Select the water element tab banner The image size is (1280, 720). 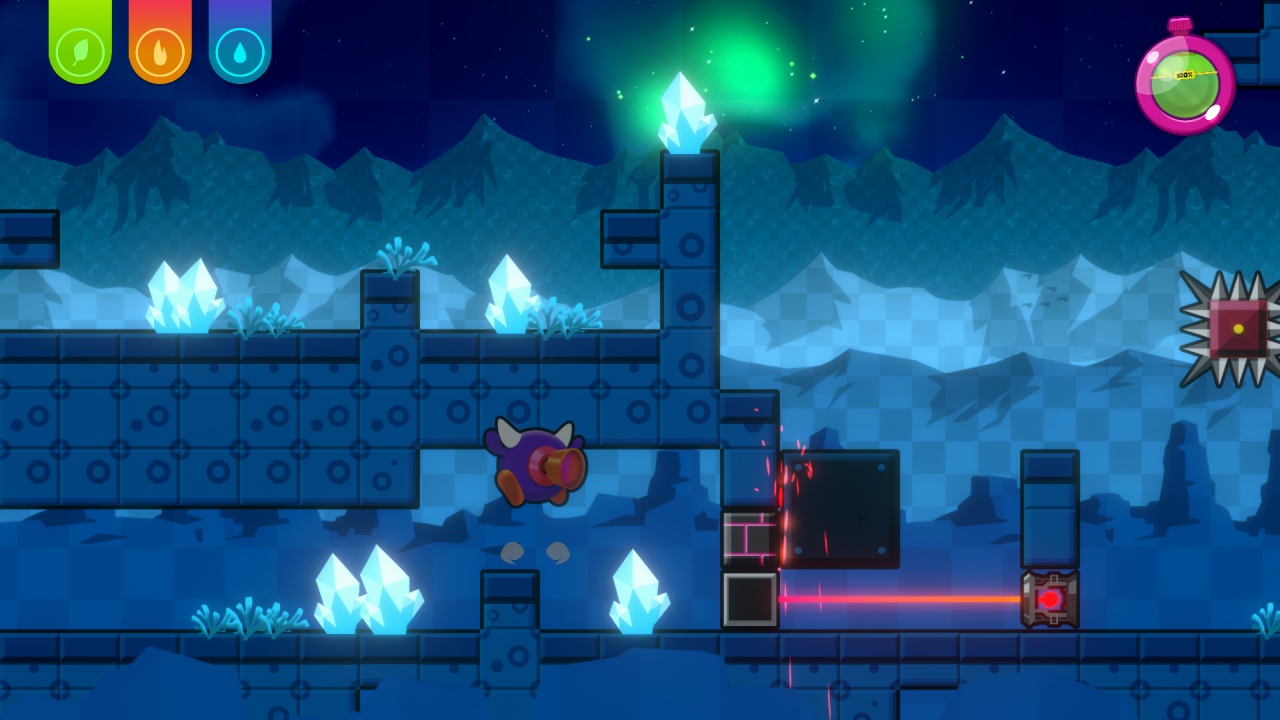238,20
